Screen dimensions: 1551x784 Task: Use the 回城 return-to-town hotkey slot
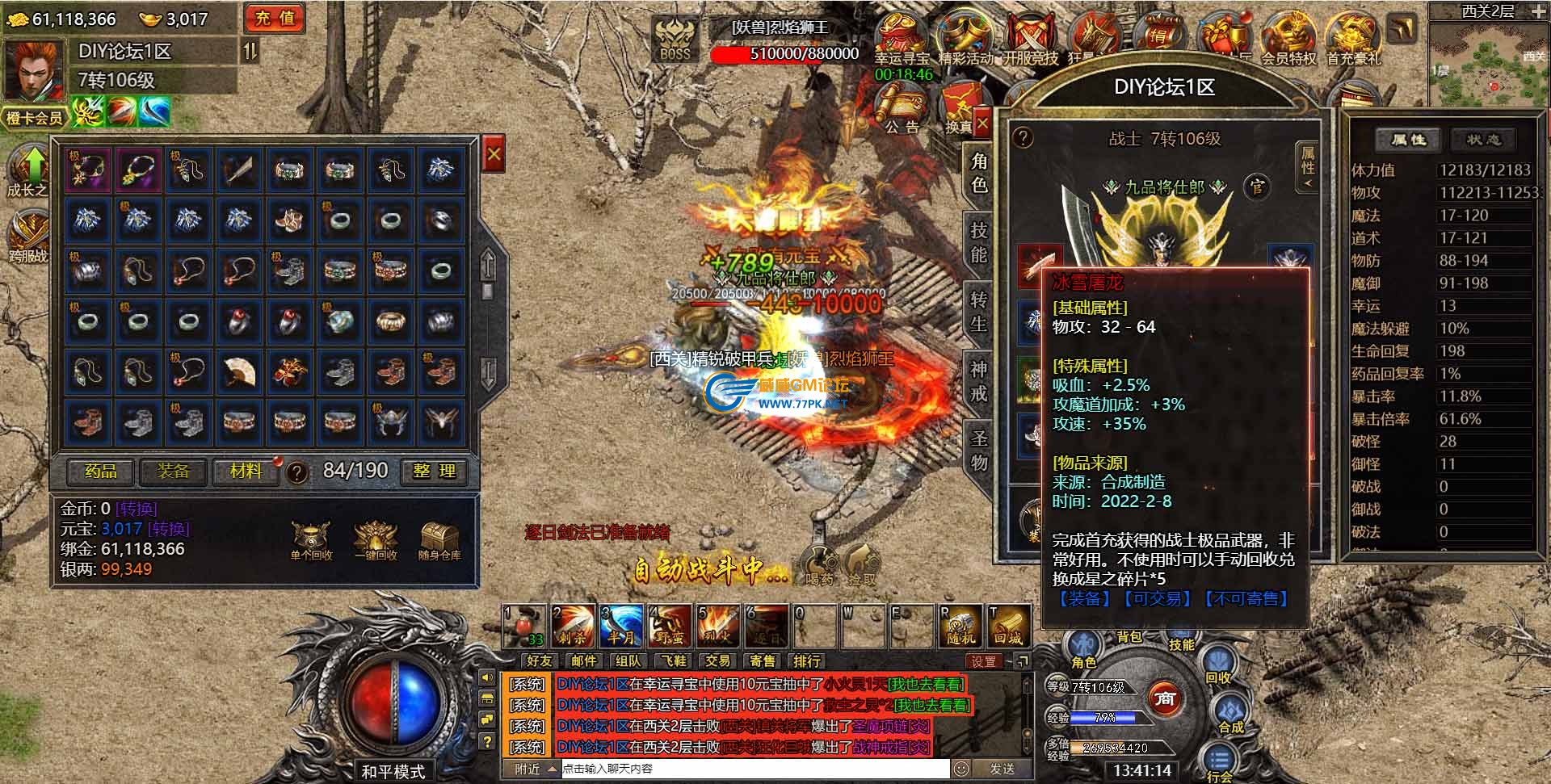click(x=1008, y=626)
